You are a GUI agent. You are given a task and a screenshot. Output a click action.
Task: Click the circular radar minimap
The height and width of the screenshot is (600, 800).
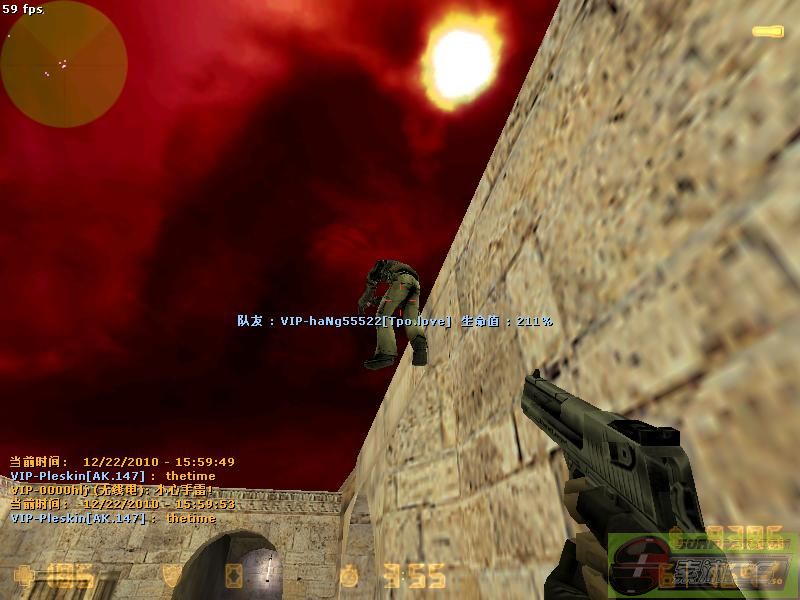[x=64, y=64]
